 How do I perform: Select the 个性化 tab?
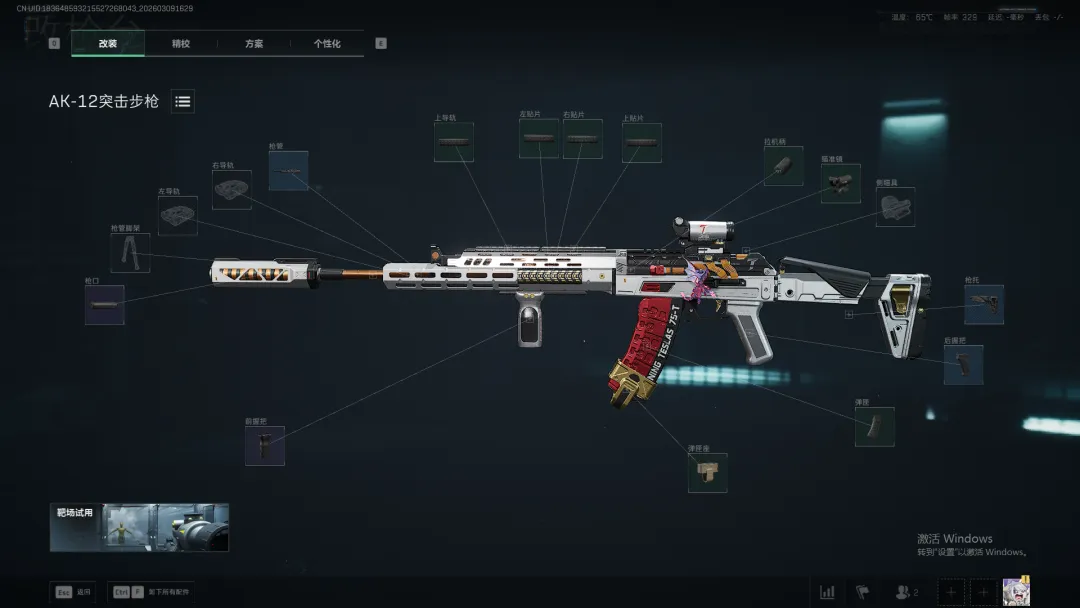[x=327, y=44]
